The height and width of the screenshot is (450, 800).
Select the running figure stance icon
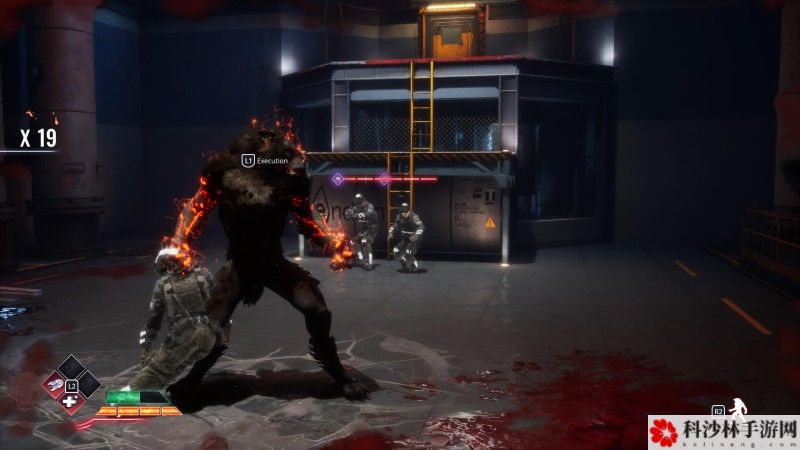[x=740, y=407]
